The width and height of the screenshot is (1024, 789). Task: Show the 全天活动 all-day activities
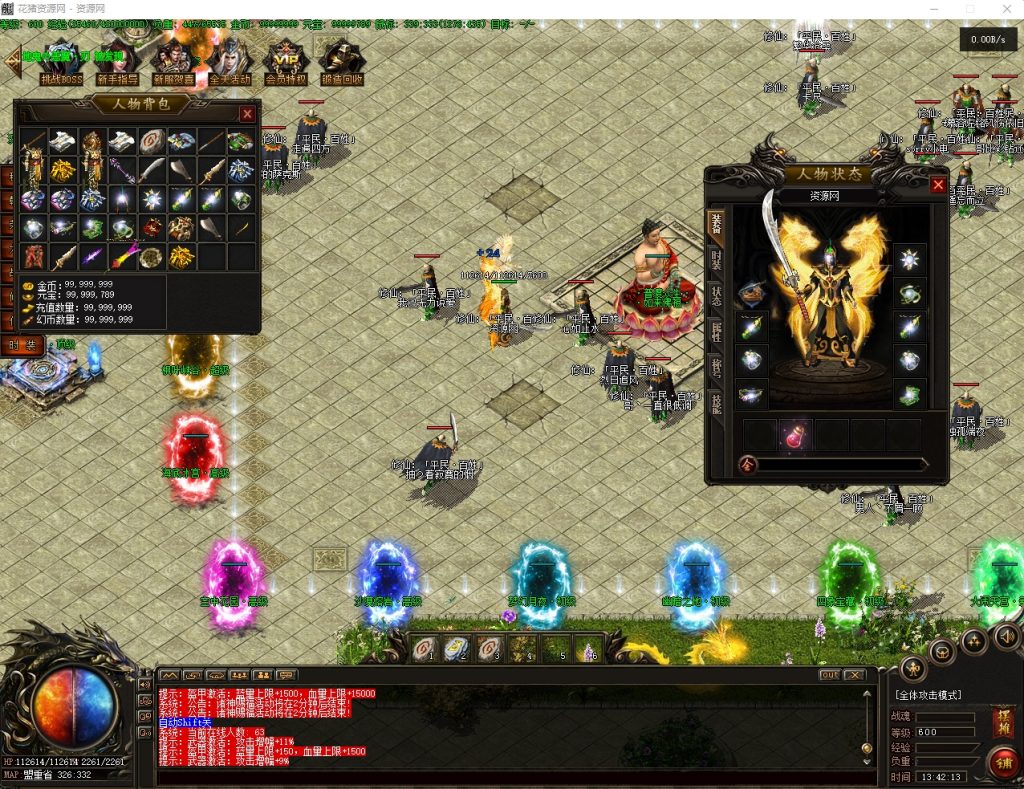[229, 64]
